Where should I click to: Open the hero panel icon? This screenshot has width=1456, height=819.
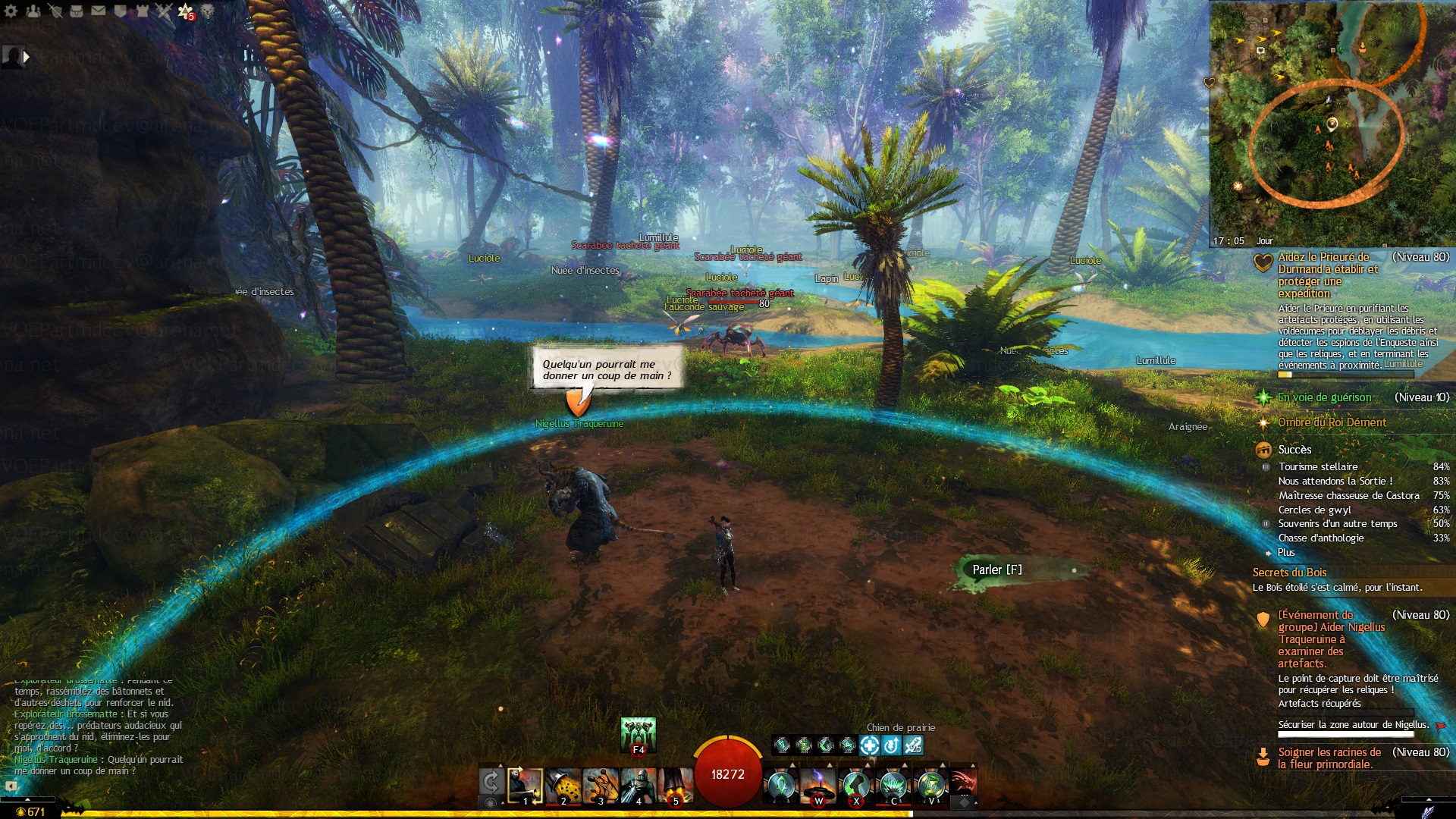point(55,11)
